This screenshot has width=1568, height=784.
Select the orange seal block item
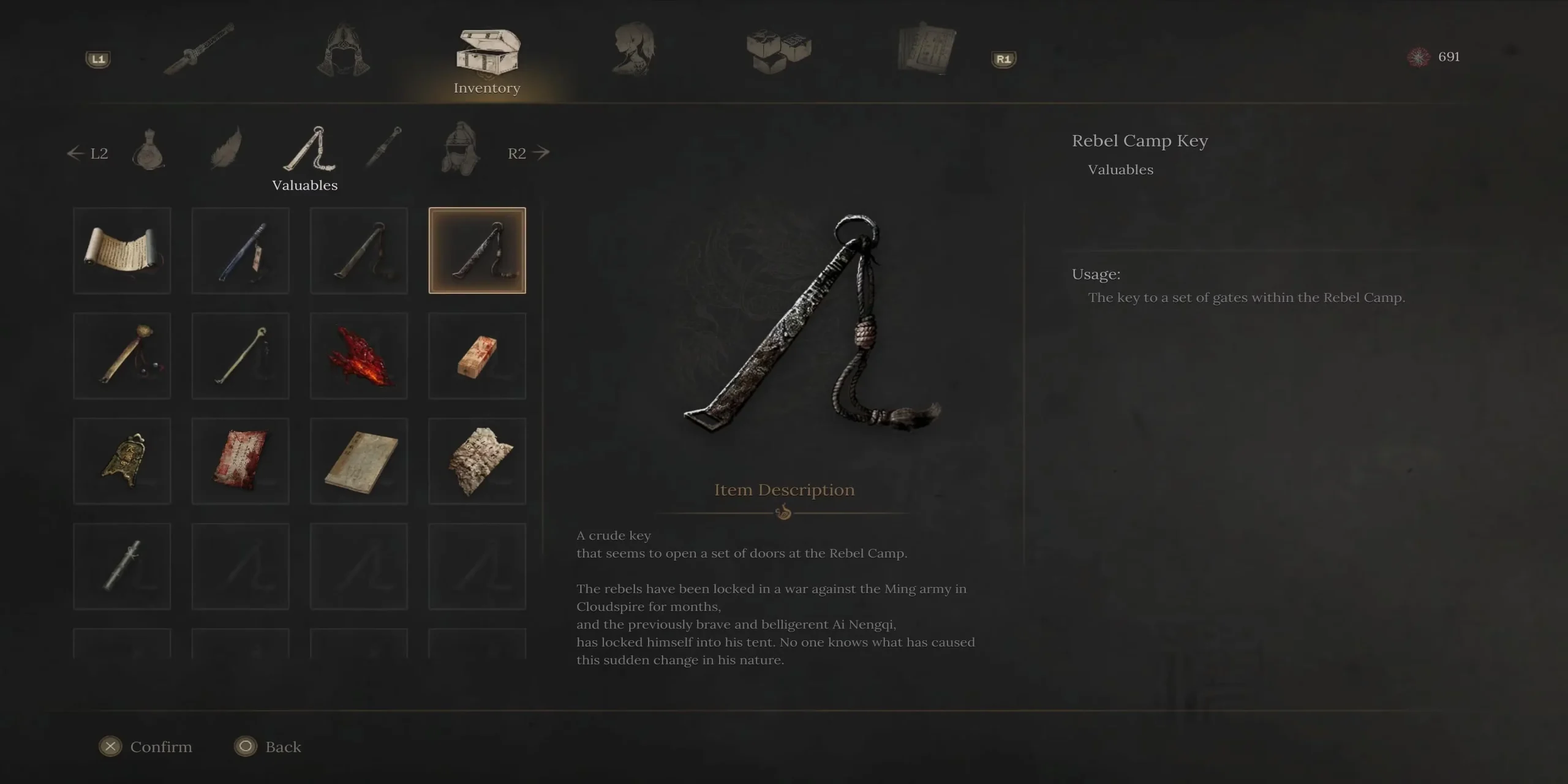pos(477,356)
